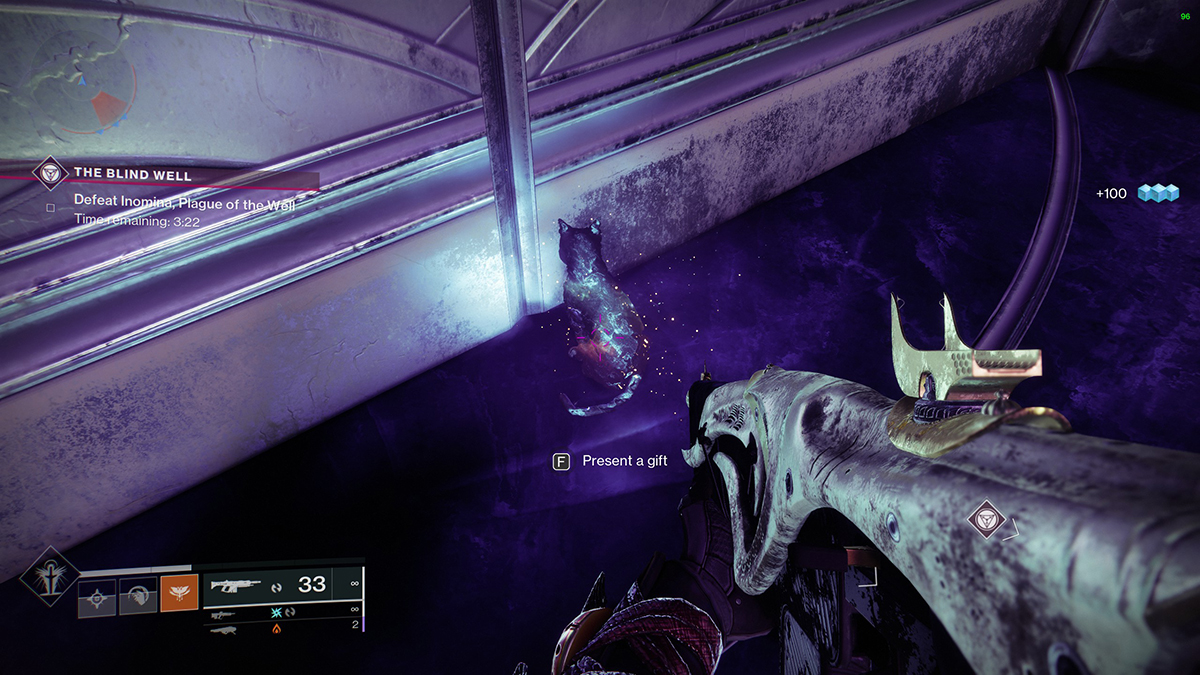Click the diamond activity marker near weapon

pos(987,521)
